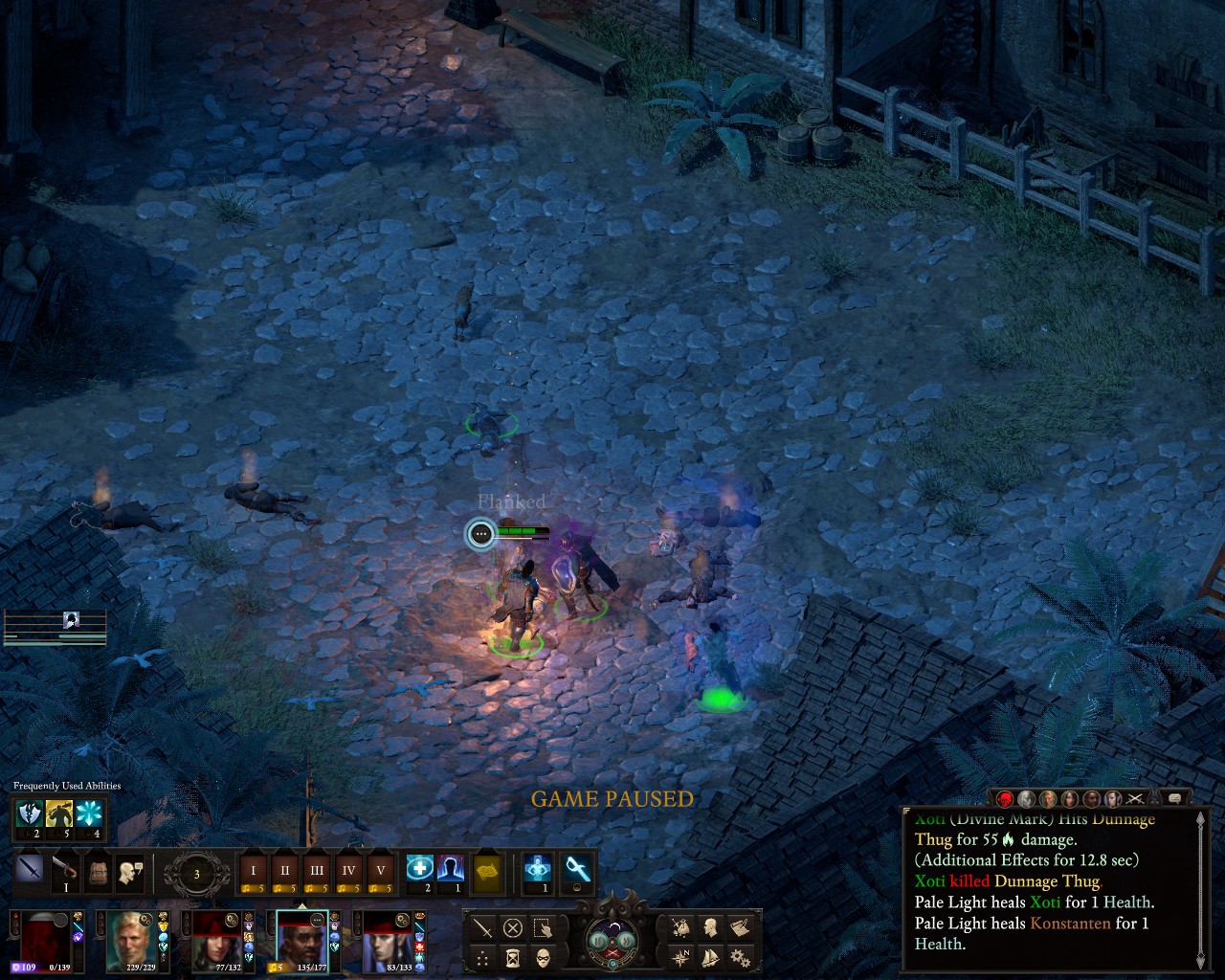Activate the glowing blue cross healing ability
This screenshot has width=1225, height=980.
tap(419, 869)
